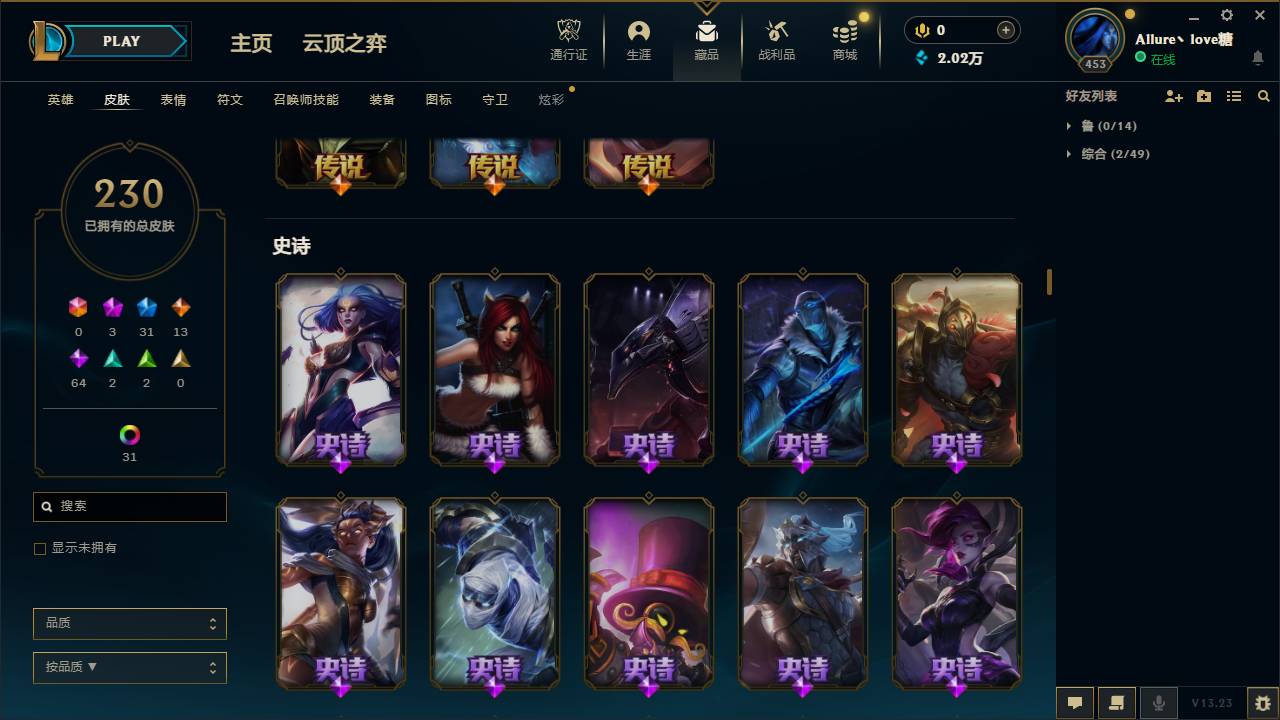This screenshot has height=720, width=1280.
Task: Click the chat bubble icon in the bottom bar
Action: pos(1075,702)
